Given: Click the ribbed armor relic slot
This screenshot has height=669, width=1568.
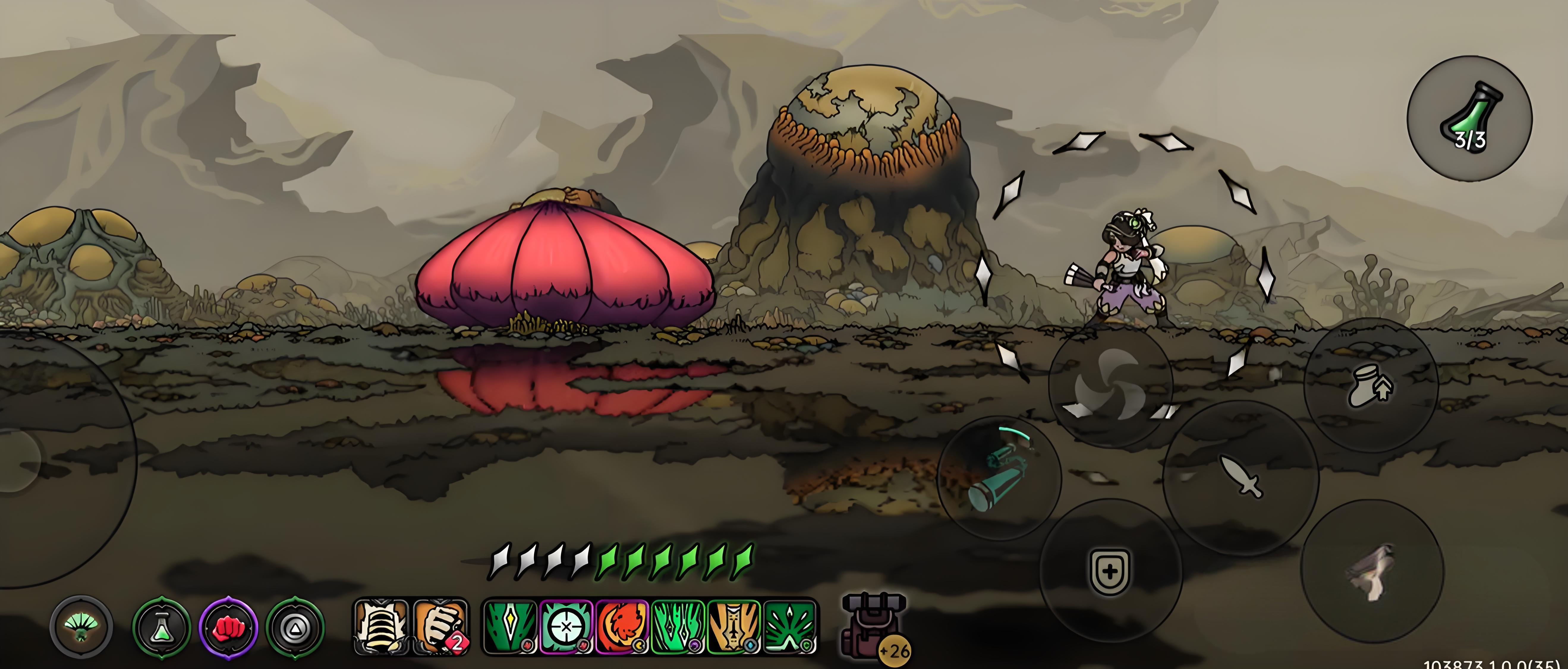Looking at the screenshot, I should coord(381,627).
